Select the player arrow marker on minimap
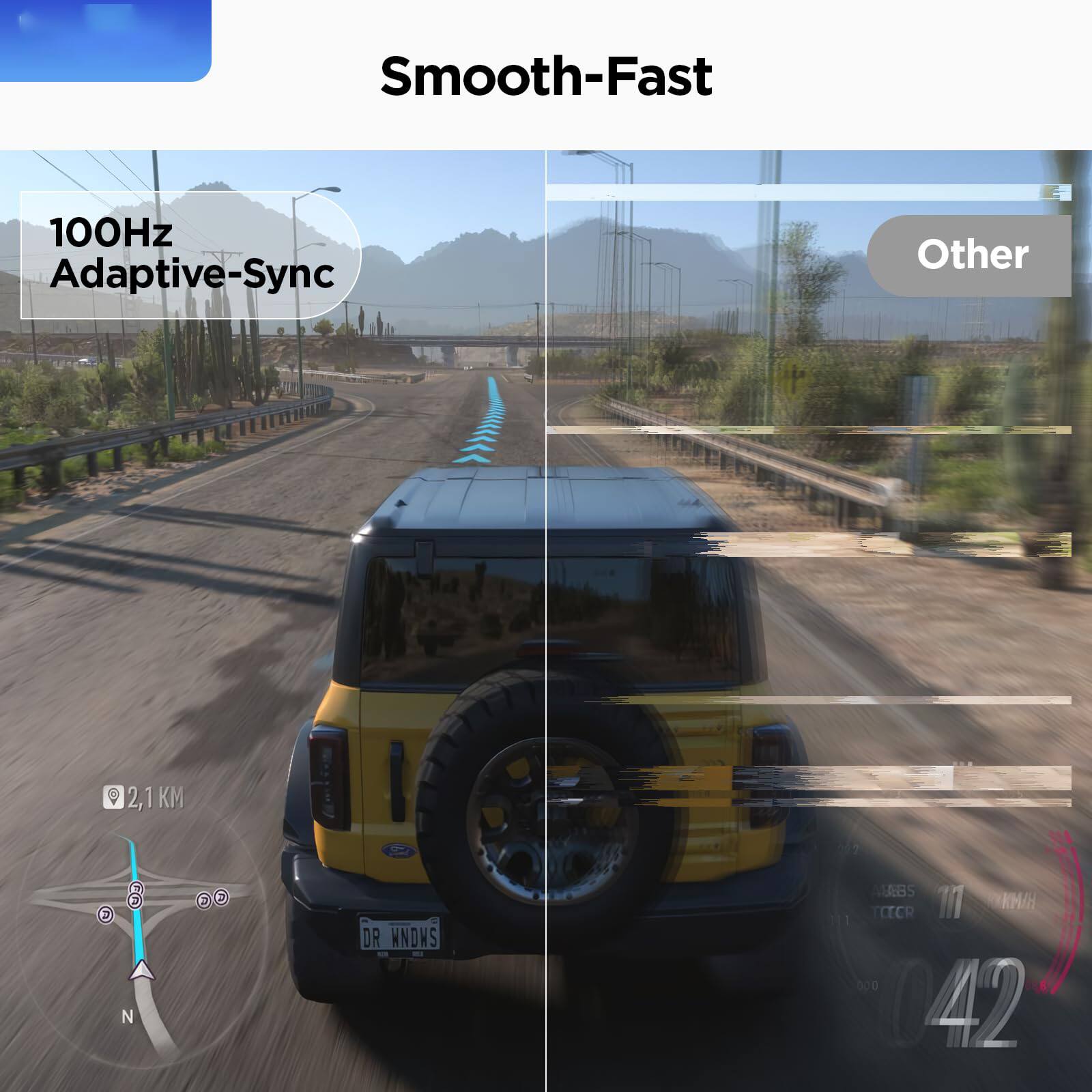Image resolution: width=1092 pixels, height=1092 pixels. (141, 972)
